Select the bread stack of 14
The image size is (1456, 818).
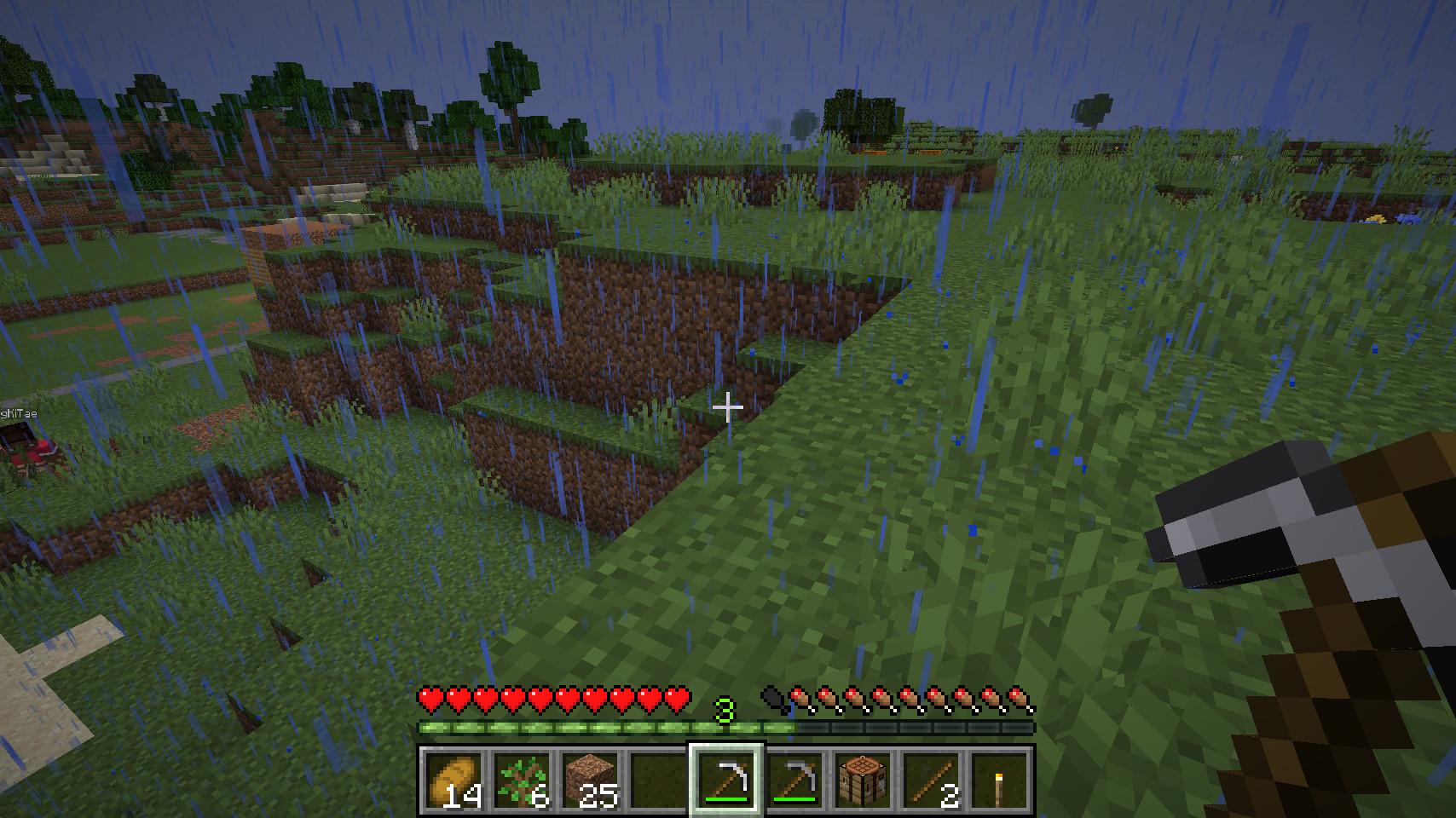(x=452, y=781)
